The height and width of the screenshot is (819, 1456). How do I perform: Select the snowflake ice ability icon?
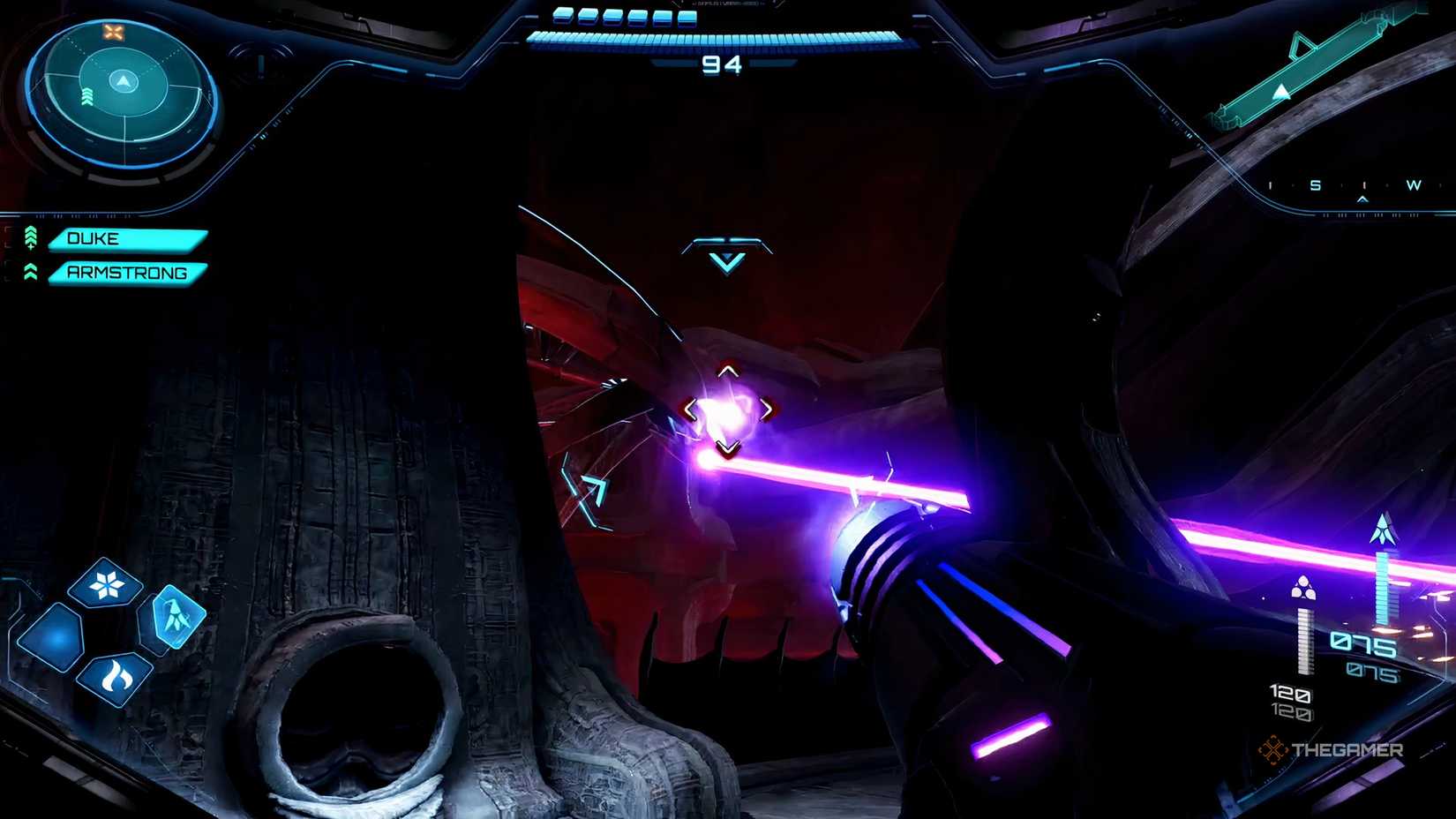point(108,582)
